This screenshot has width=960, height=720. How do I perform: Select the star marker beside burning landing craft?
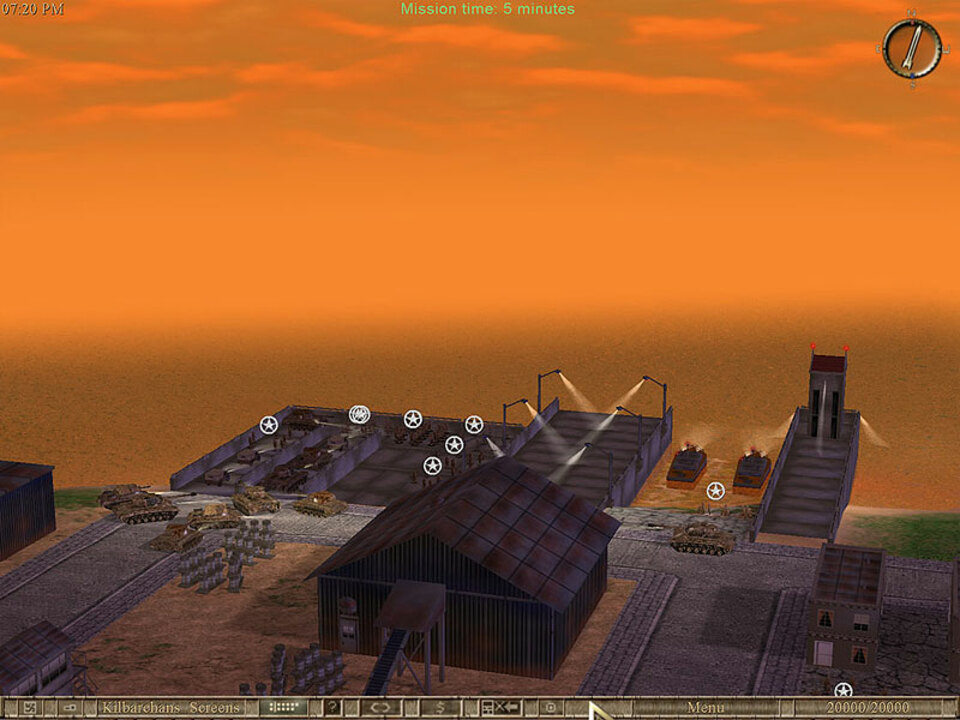pos(715,490)
